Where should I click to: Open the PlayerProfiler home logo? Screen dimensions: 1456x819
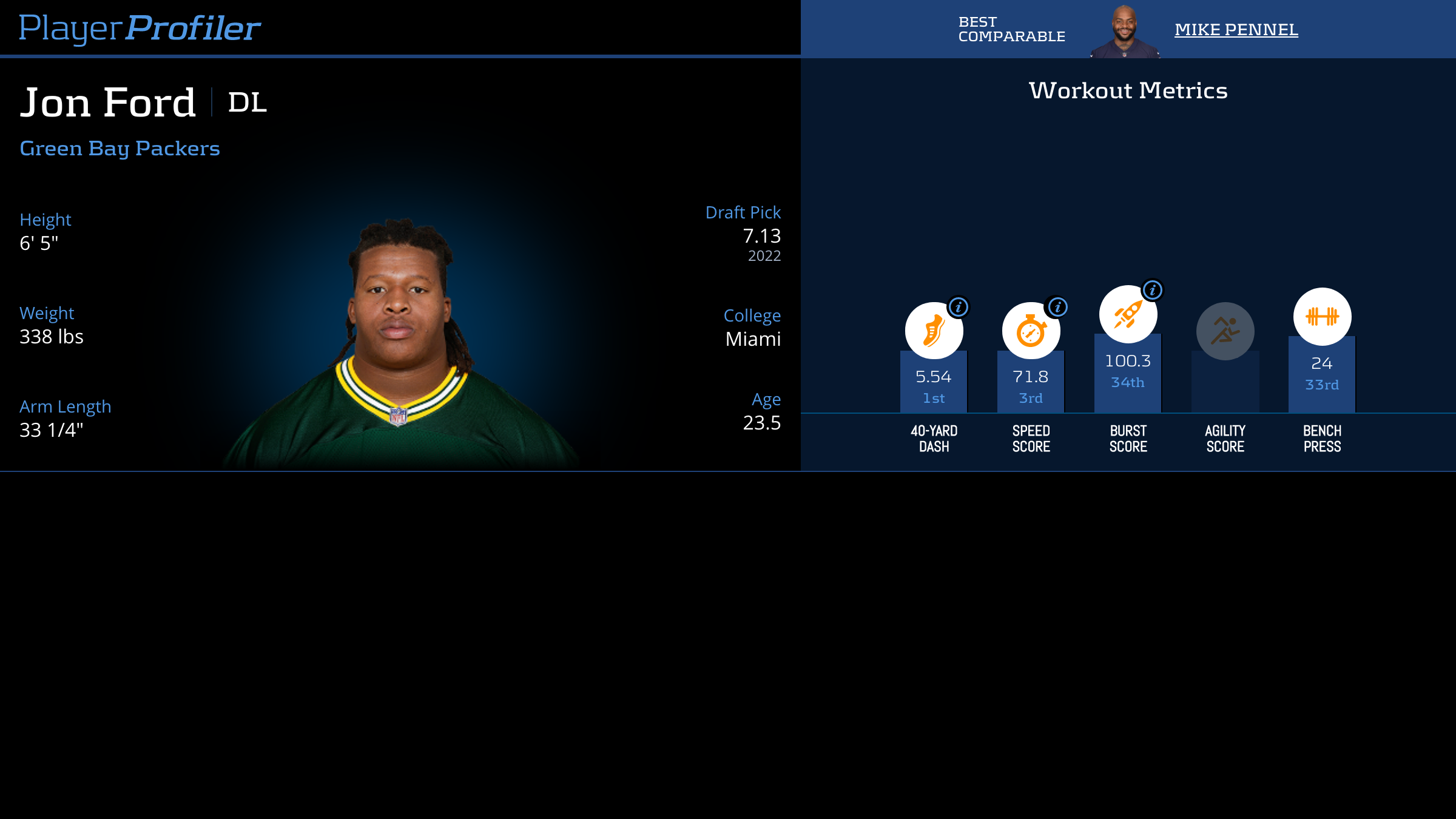140,28
